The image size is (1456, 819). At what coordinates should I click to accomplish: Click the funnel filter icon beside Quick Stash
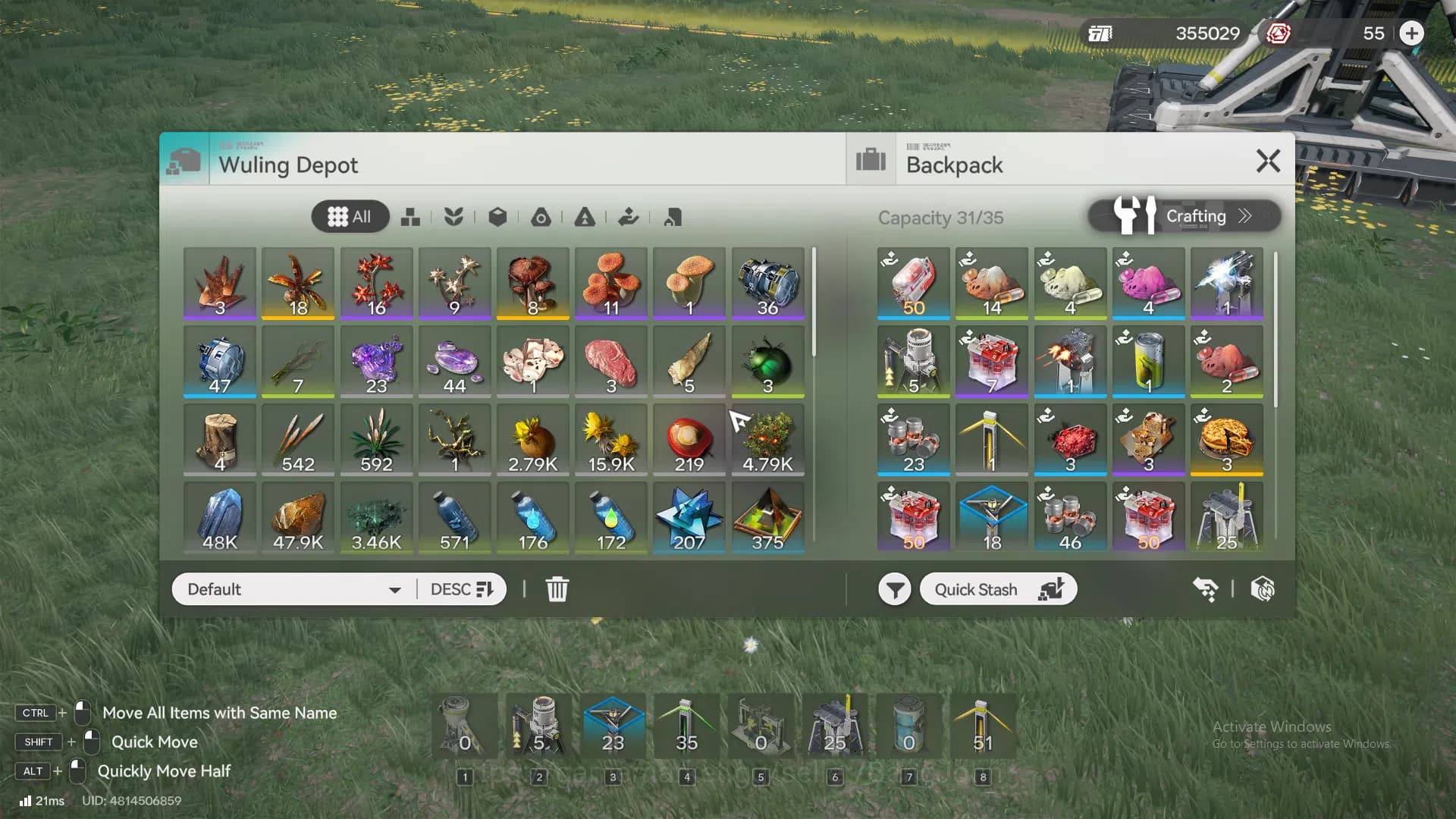[x=895, y=588]
